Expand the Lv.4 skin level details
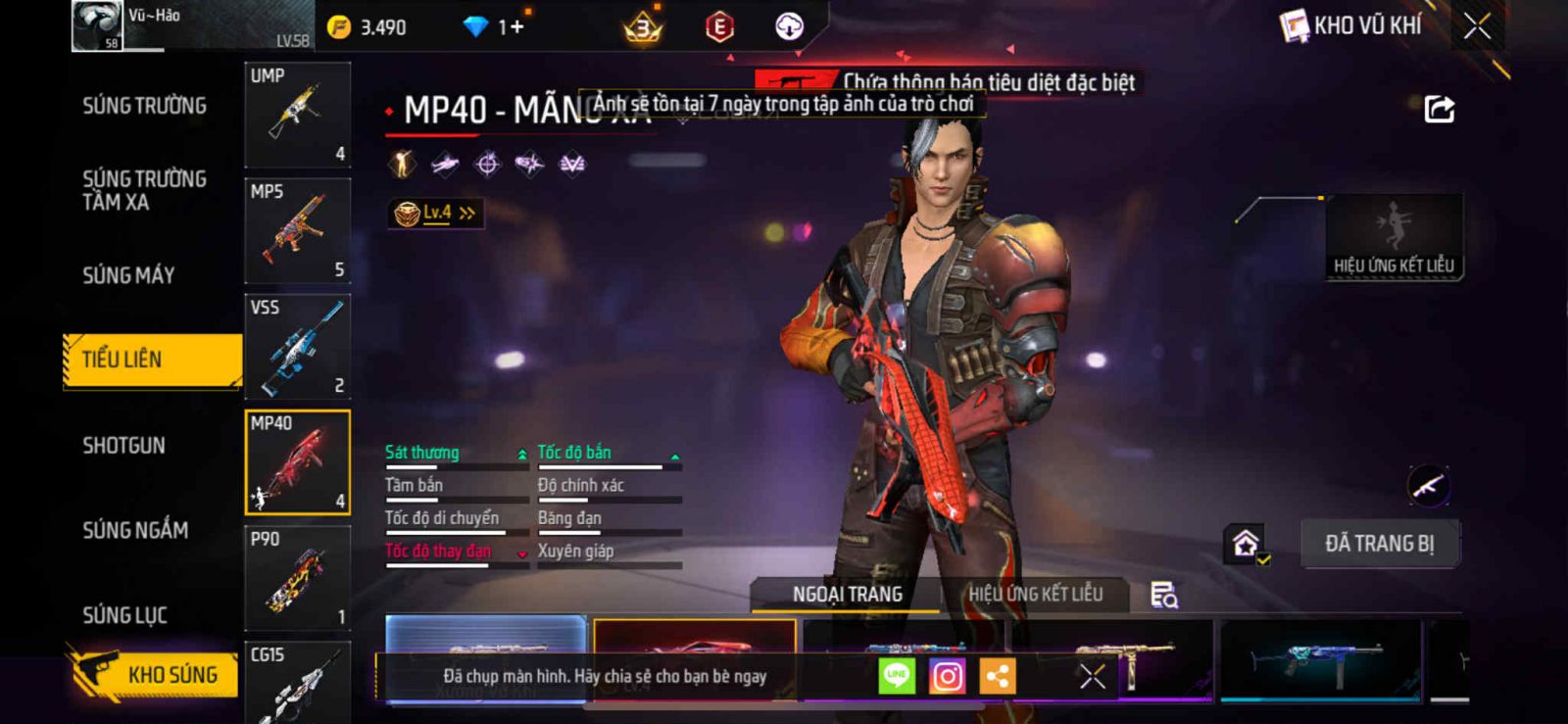Image resolution: width=1568 pixels, height=724 pixels. click(436, 213)
